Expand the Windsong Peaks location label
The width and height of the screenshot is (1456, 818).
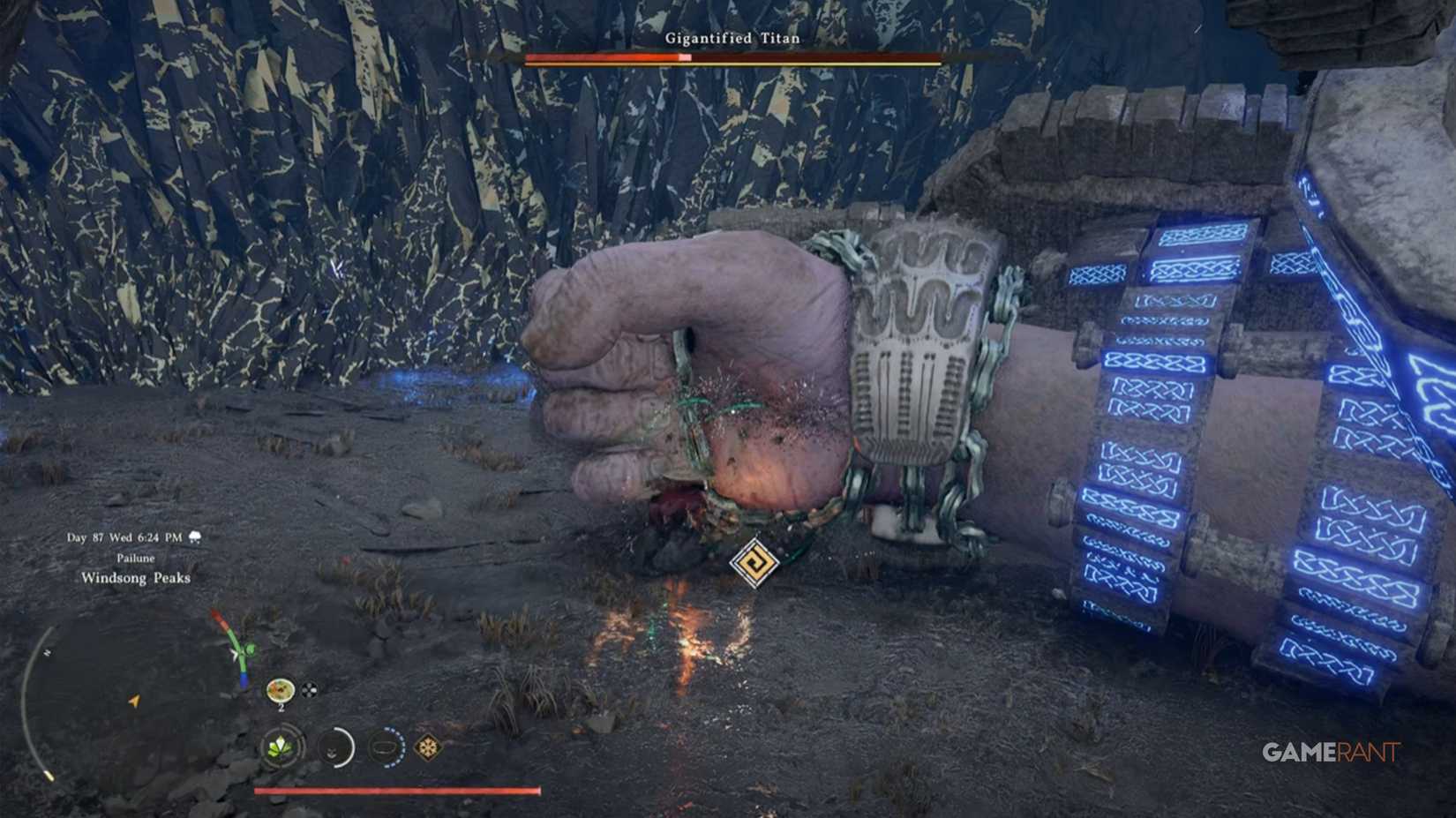tap(138, 578)
